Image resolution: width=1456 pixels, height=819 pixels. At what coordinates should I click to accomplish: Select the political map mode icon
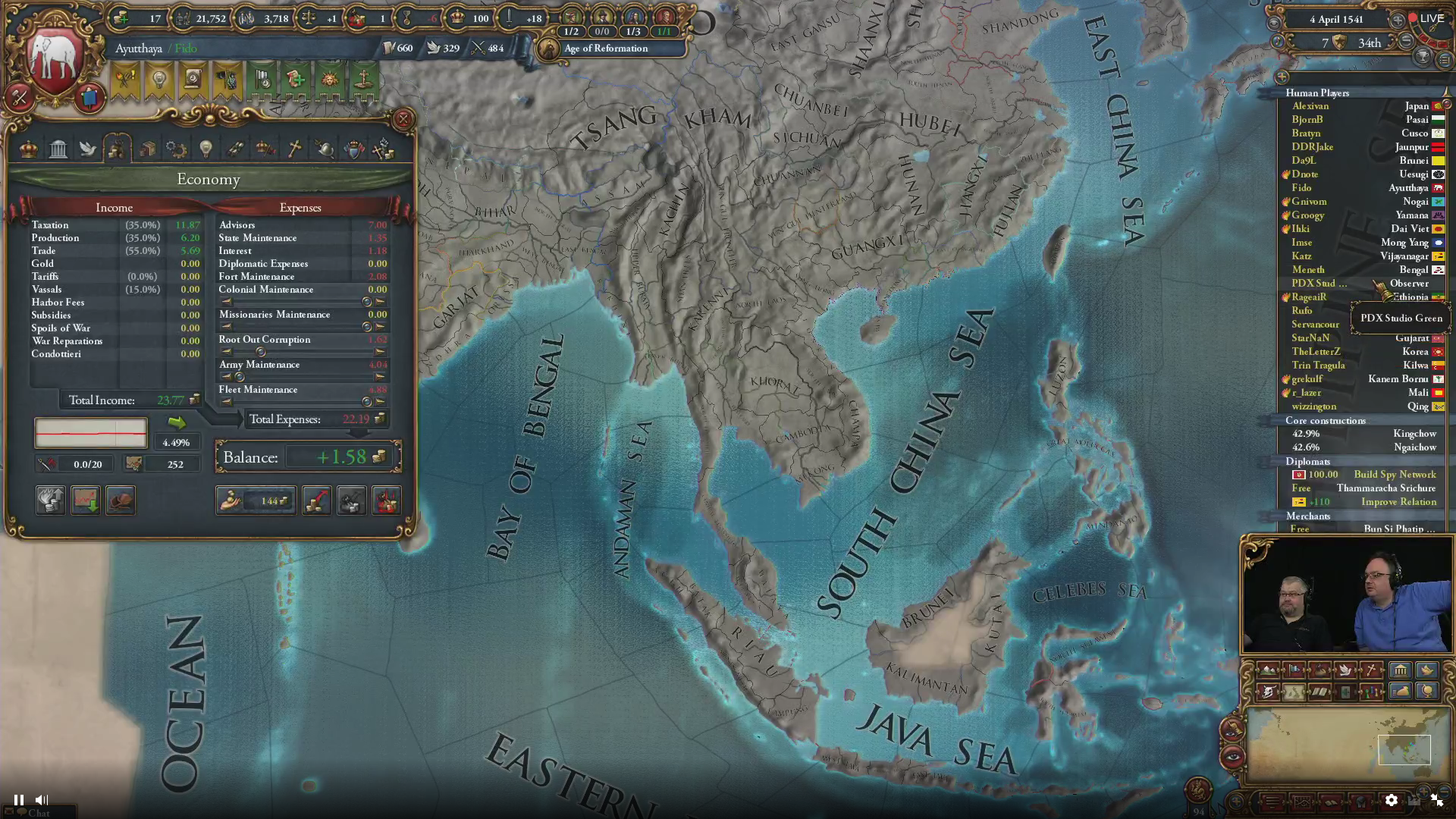click(1294, 670)
